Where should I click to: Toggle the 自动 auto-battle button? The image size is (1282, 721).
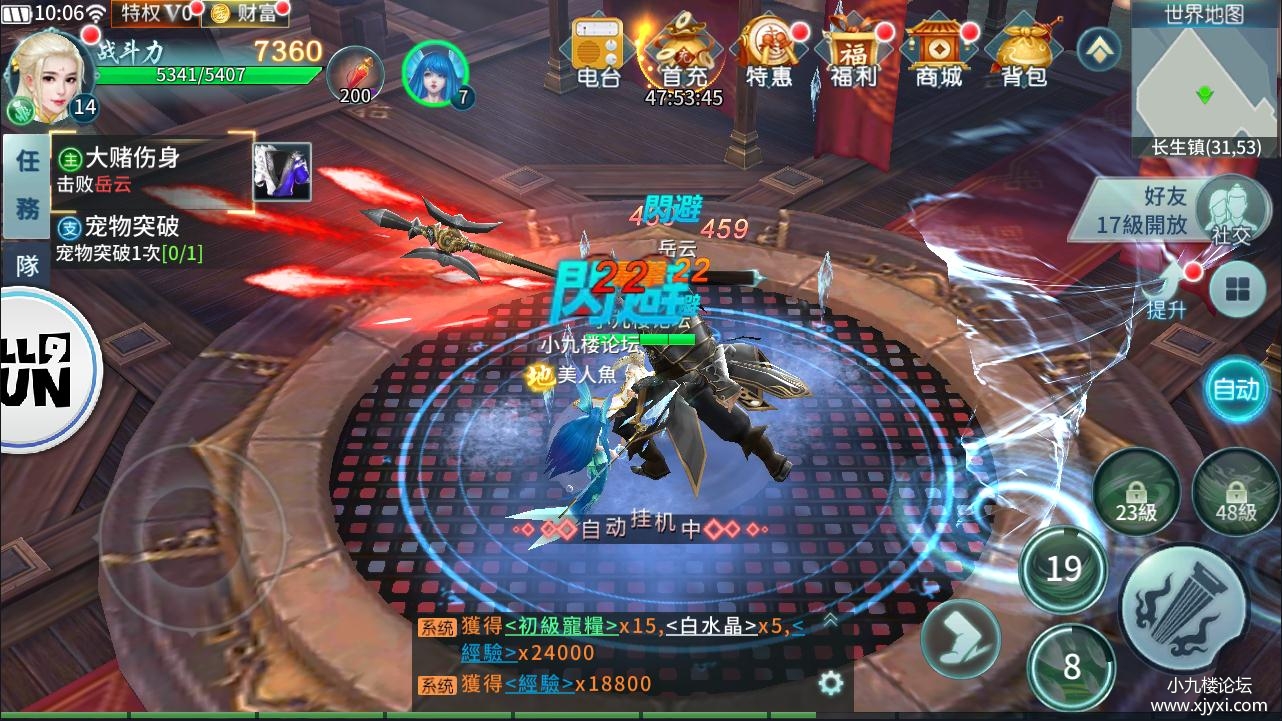pyautogui.click(x=1236, y=390)
